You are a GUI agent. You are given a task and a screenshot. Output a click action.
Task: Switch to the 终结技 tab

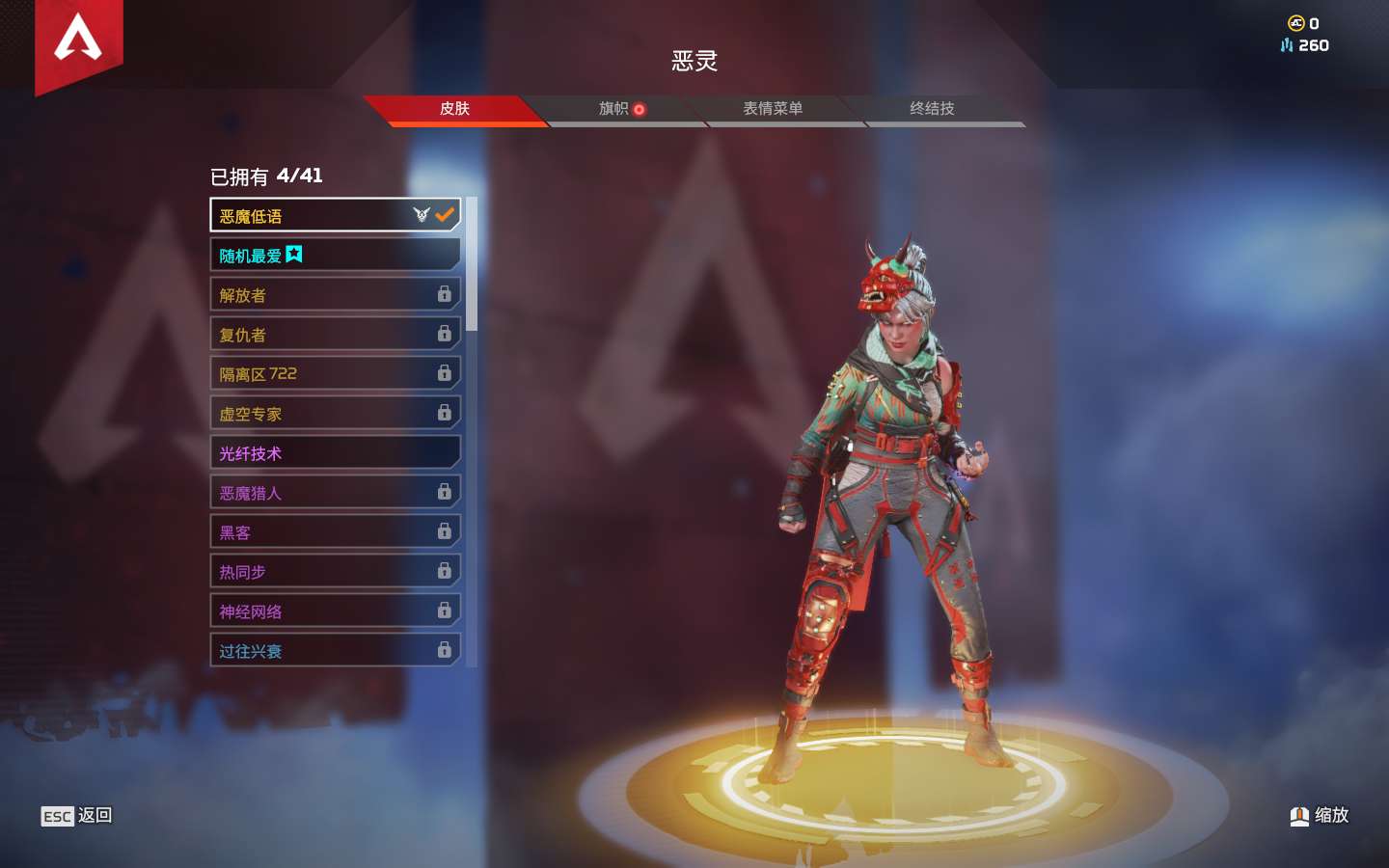(932, 109)
